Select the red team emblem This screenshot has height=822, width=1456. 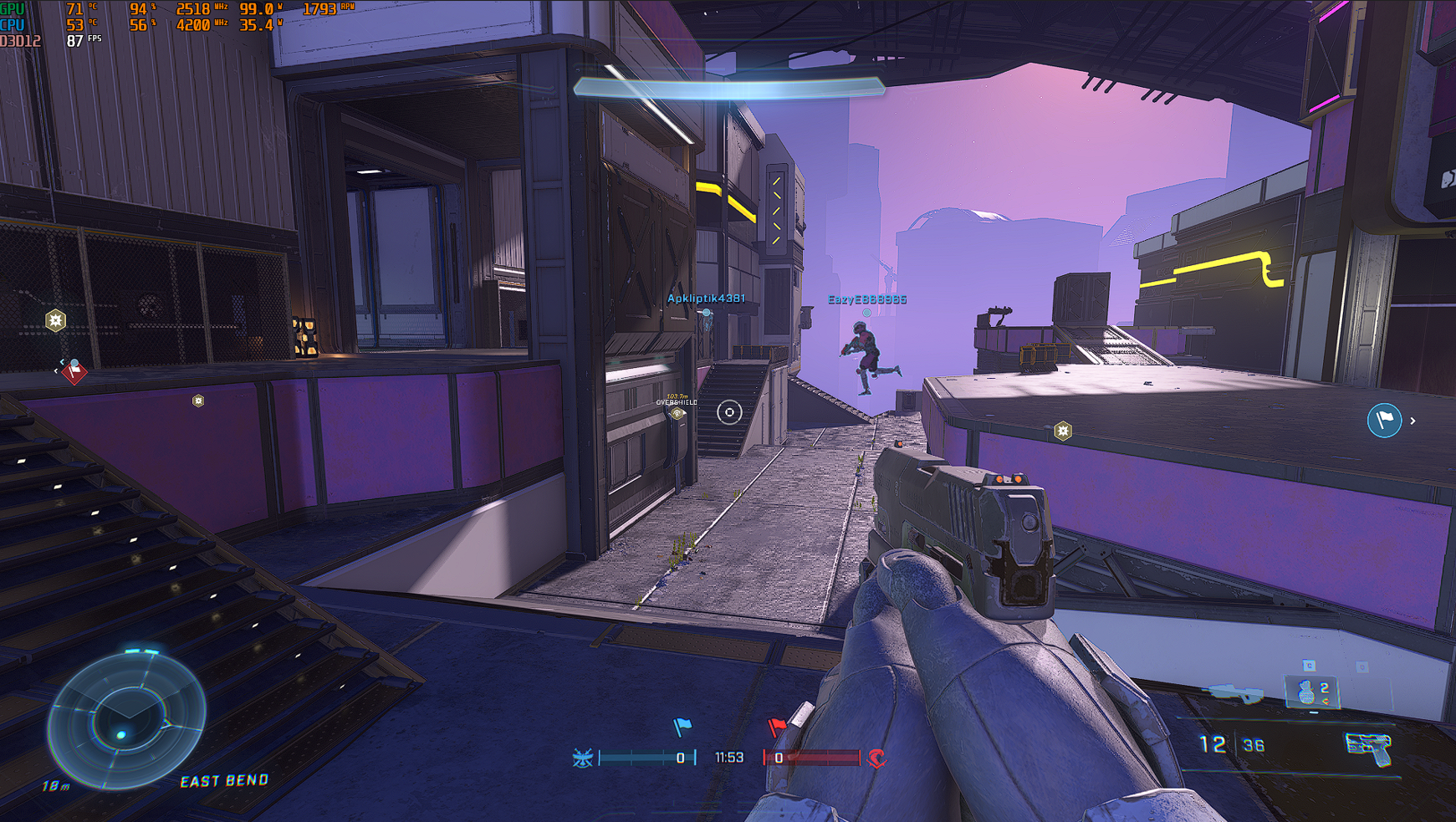click(876, 758)
